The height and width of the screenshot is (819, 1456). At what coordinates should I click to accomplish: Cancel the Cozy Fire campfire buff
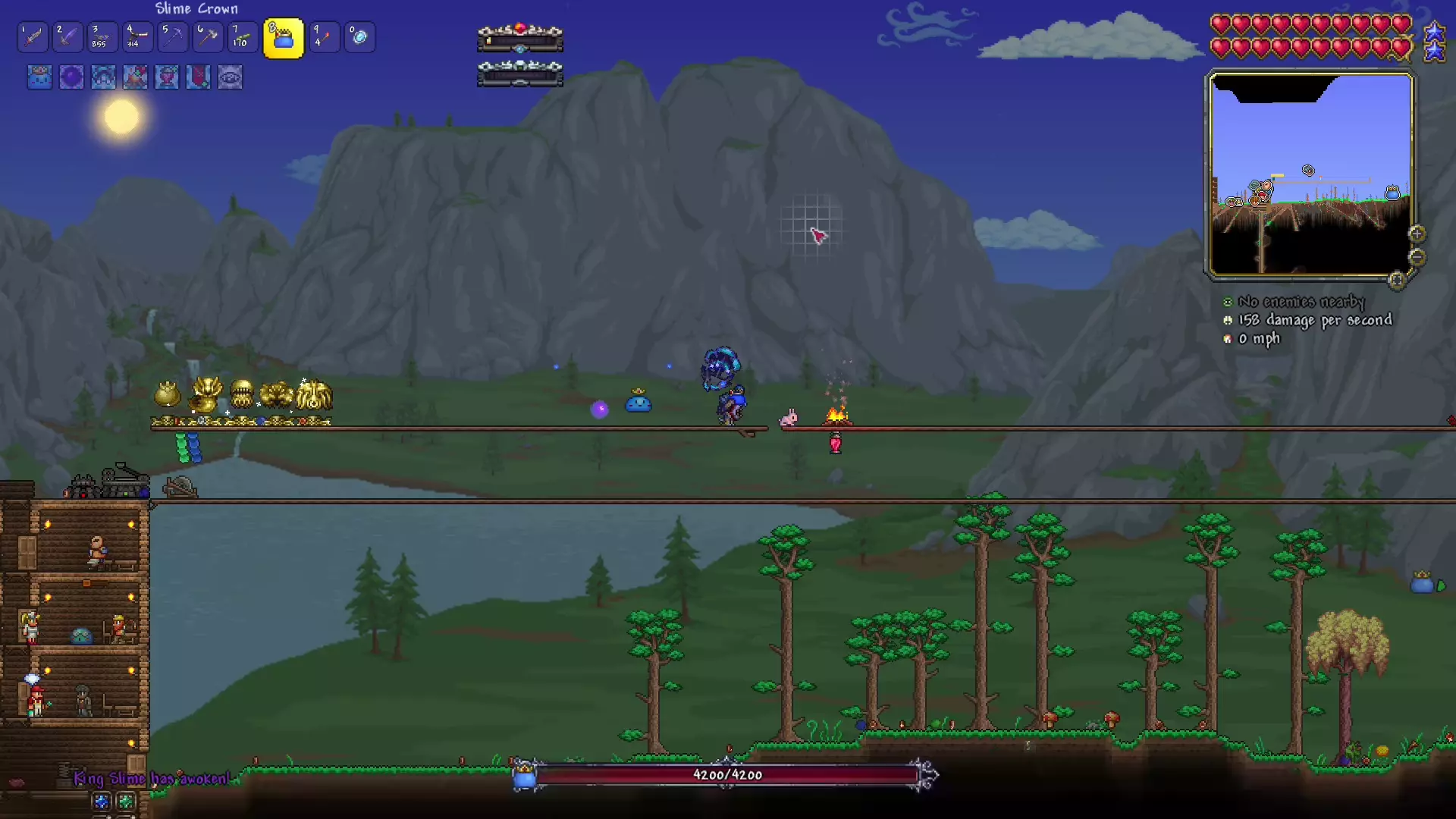coord(135,77)
